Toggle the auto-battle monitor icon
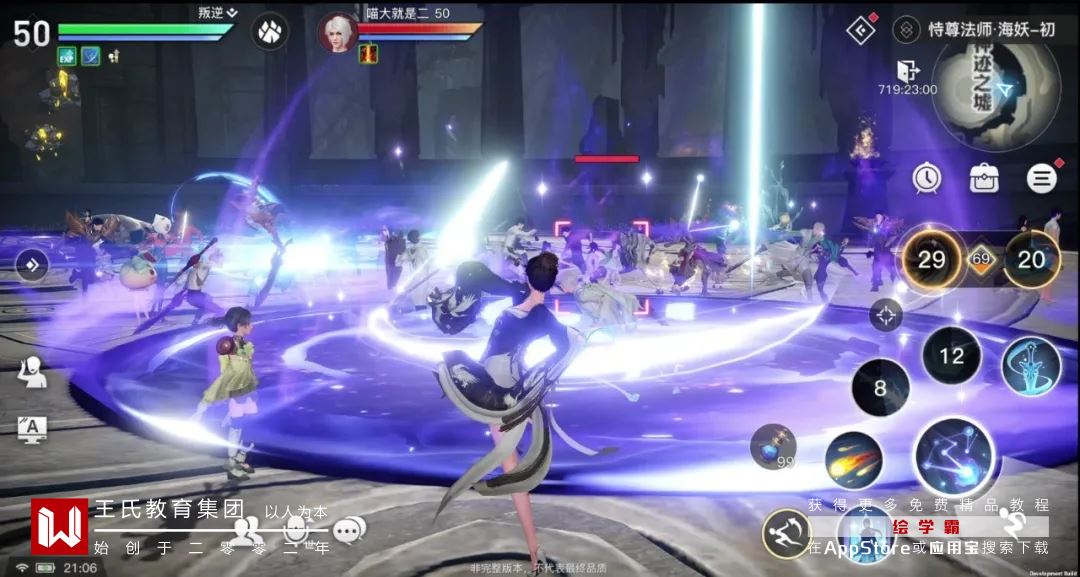1080x577 pixels. tap(32, 429)
